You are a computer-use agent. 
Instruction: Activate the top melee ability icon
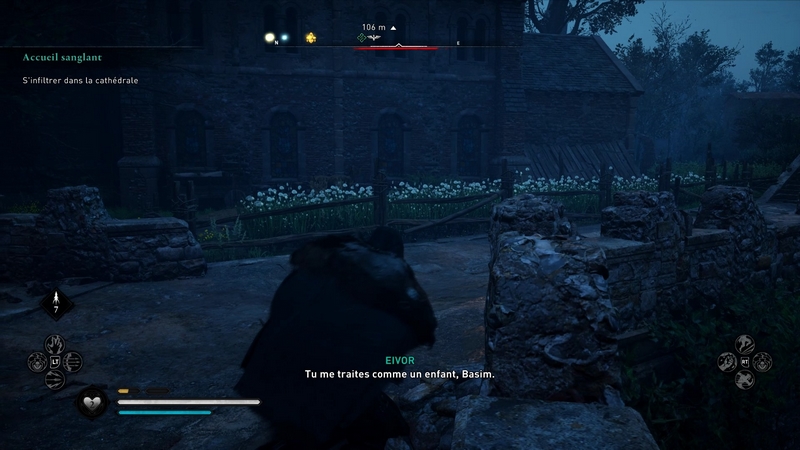click(744, 343)
